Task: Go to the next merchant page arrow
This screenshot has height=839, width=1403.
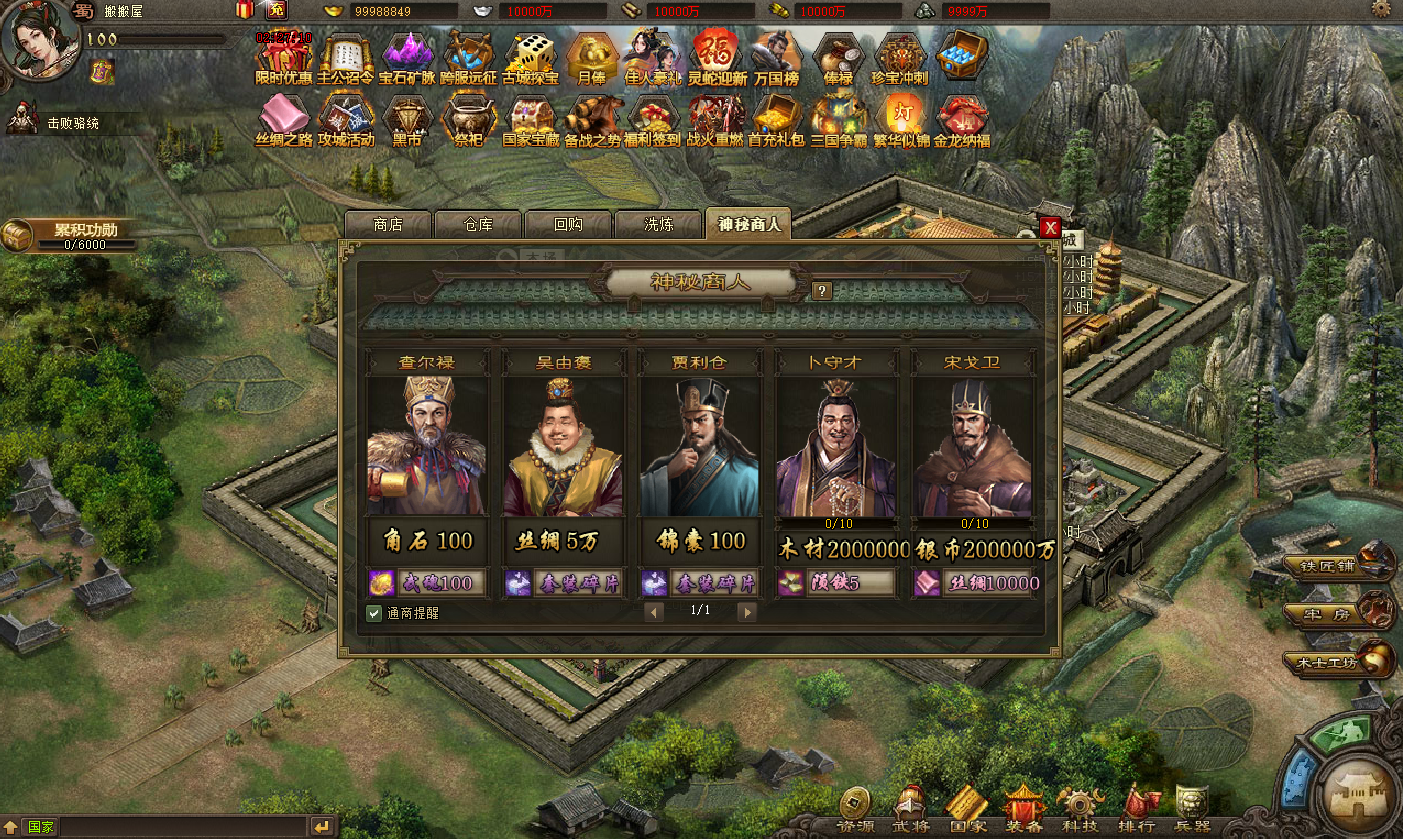Action: coord(747,612)
